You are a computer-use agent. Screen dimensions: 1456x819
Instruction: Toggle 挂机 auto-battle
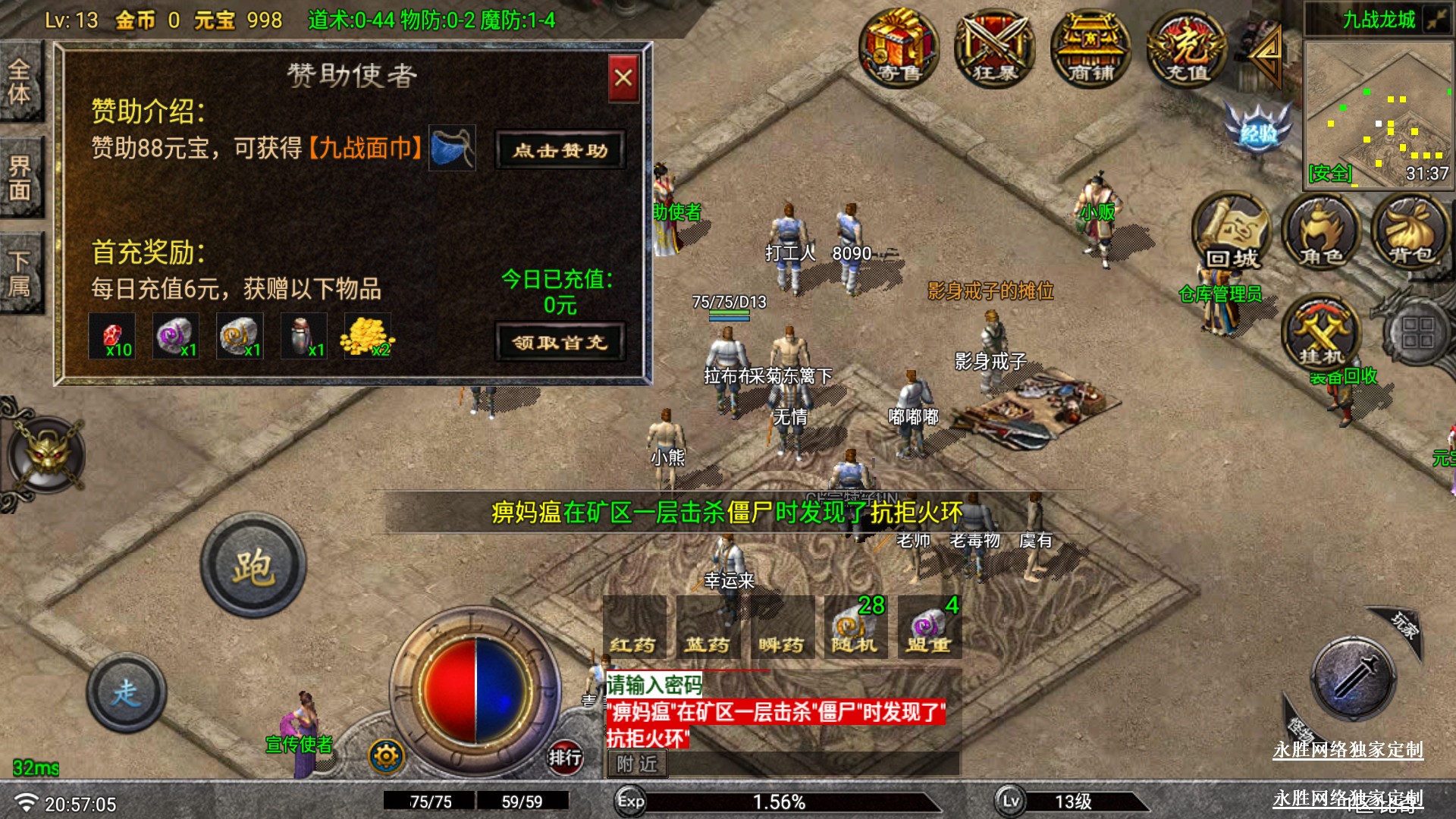(1321, 334)
